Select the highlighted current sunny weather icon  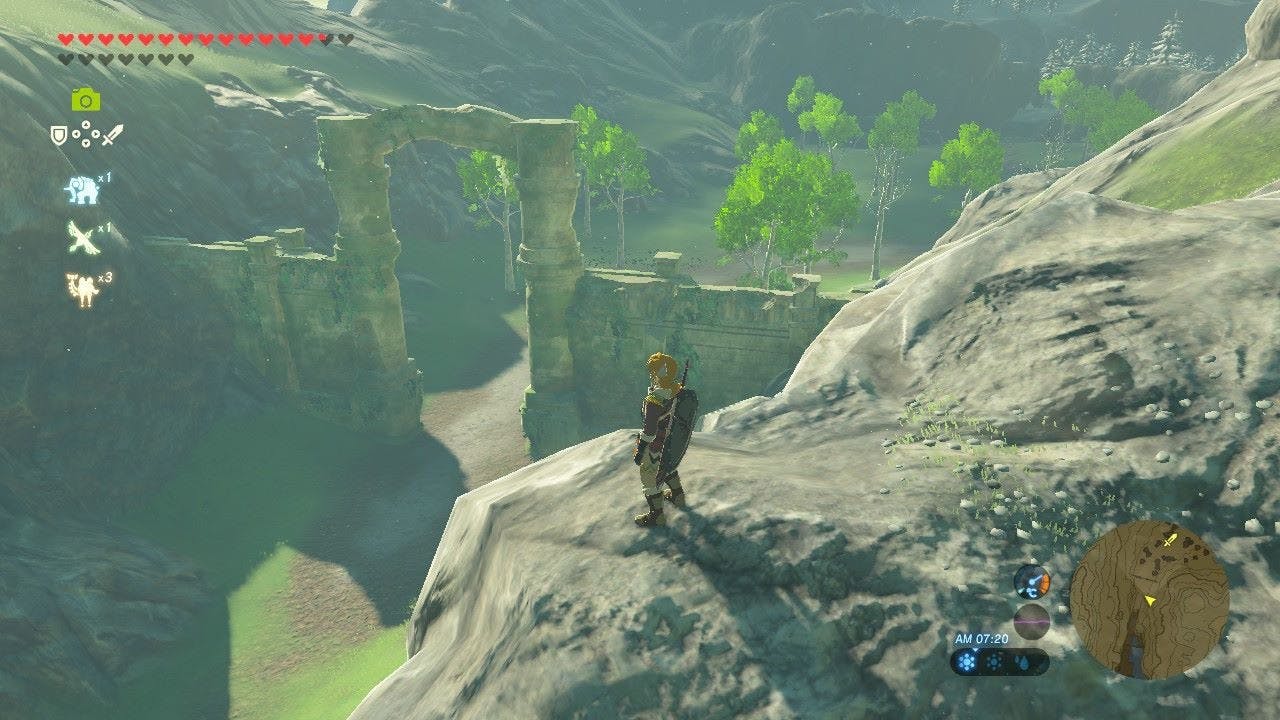(x=968, y=662)
